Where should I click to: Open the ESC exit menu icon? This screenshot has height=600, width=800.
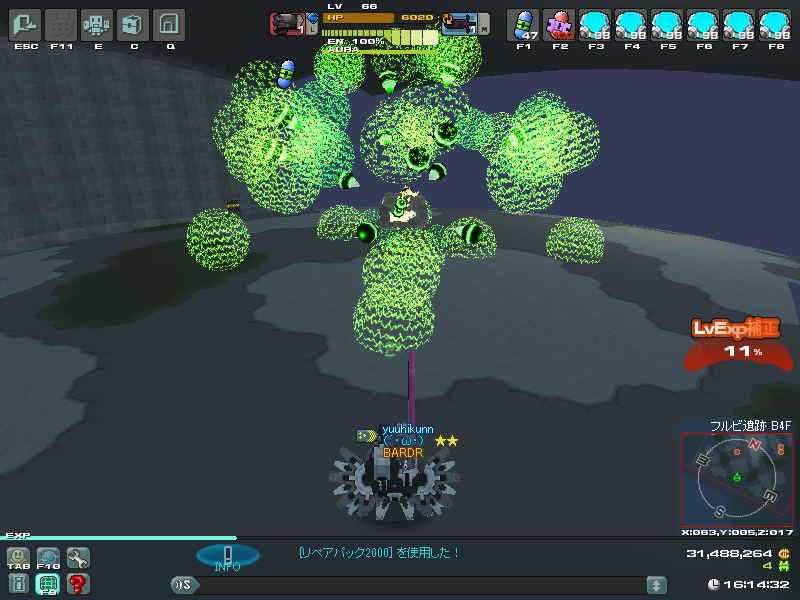25,24
